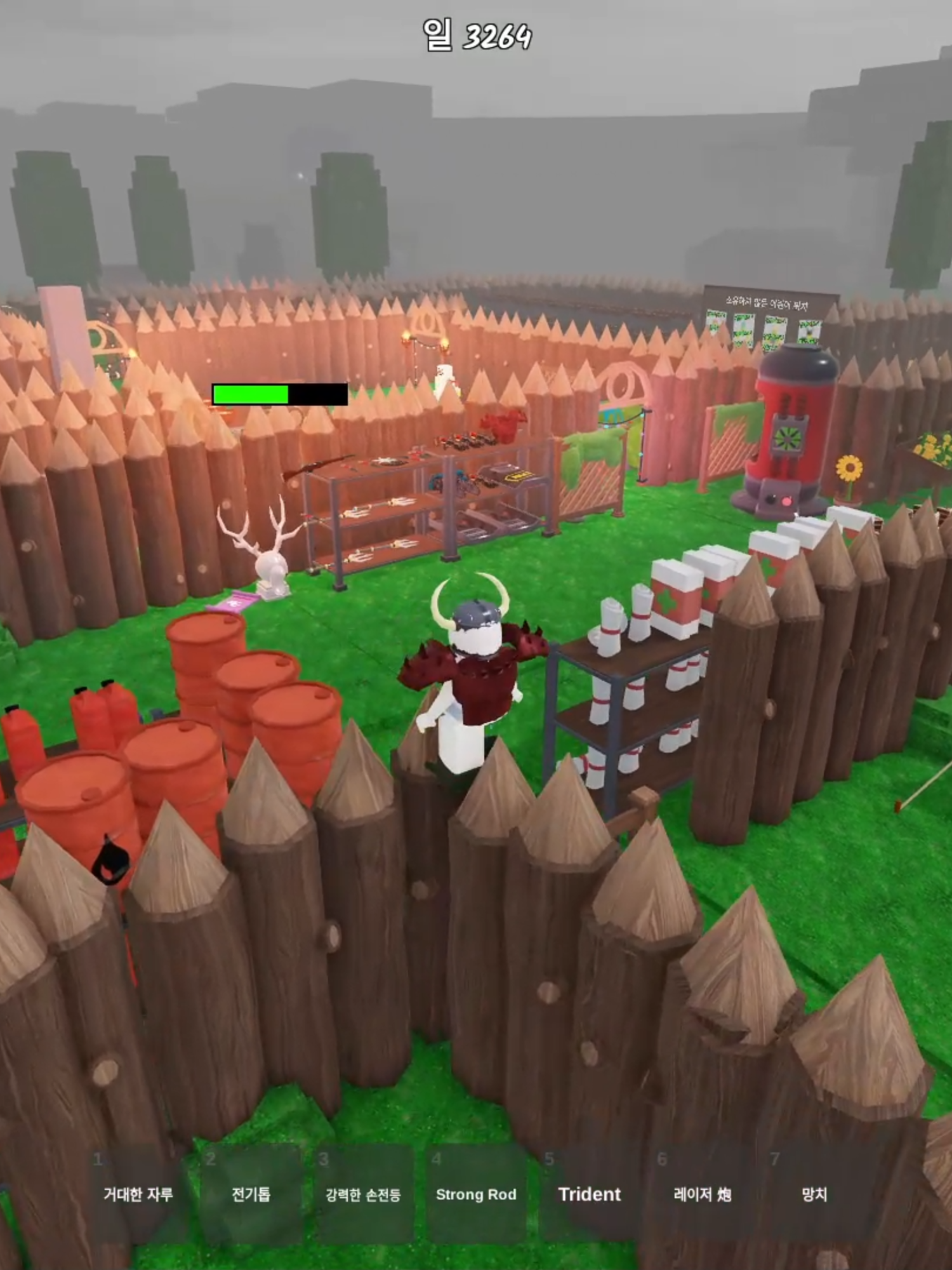Click the green health progress bar
952x1270 pixels.
click(251, 394)
